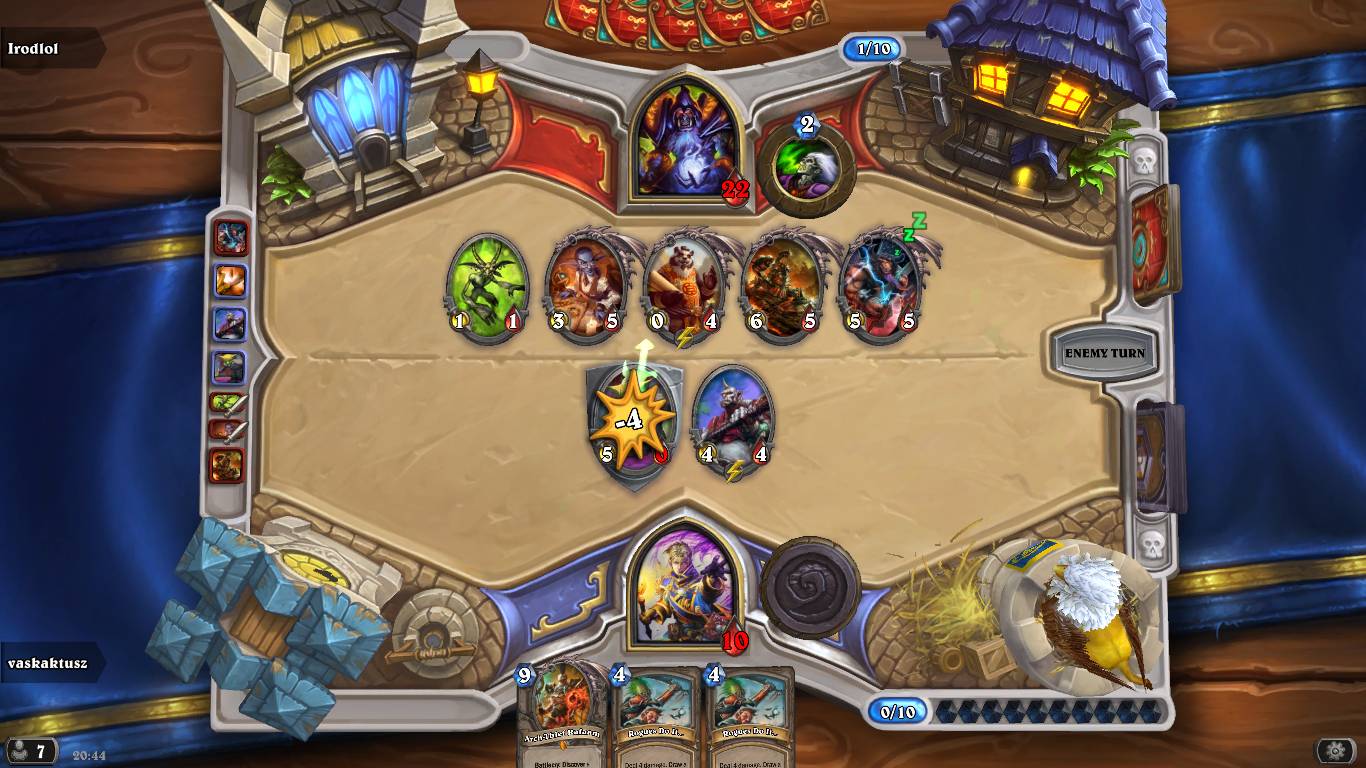Click the Enemy Turn button
This screenshot has height=768, width=1366.
pyautogui.click(x=1104, y=353)
